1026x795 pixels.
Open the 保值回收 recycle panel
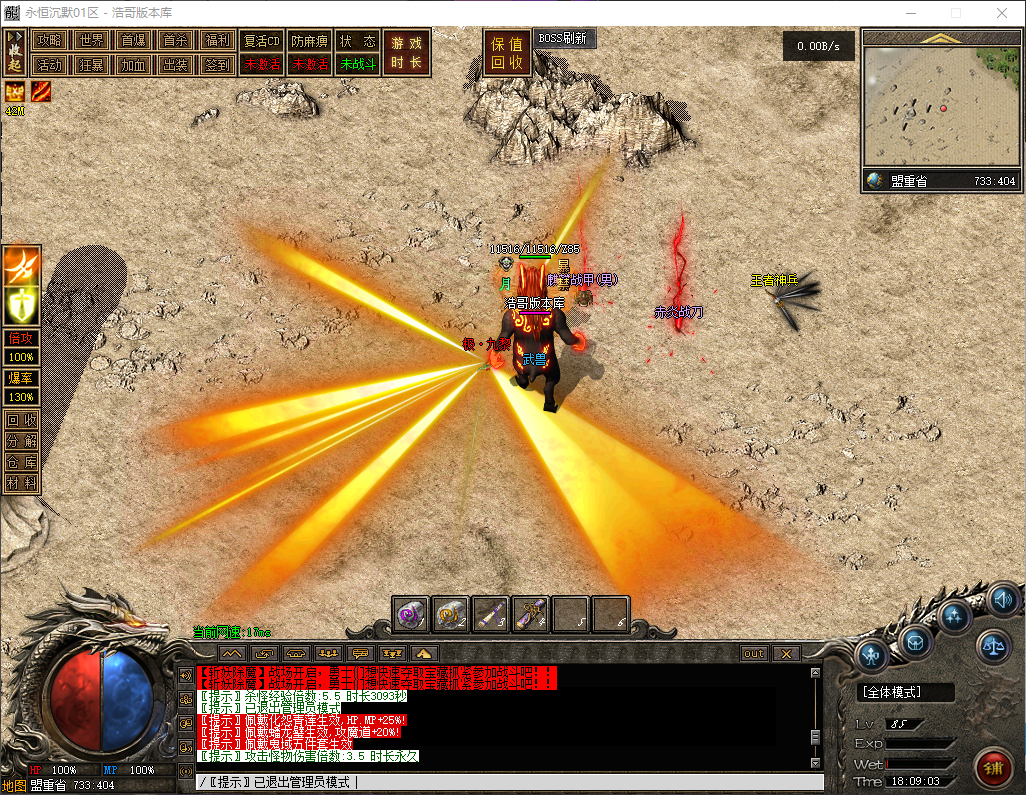(507, 53)
